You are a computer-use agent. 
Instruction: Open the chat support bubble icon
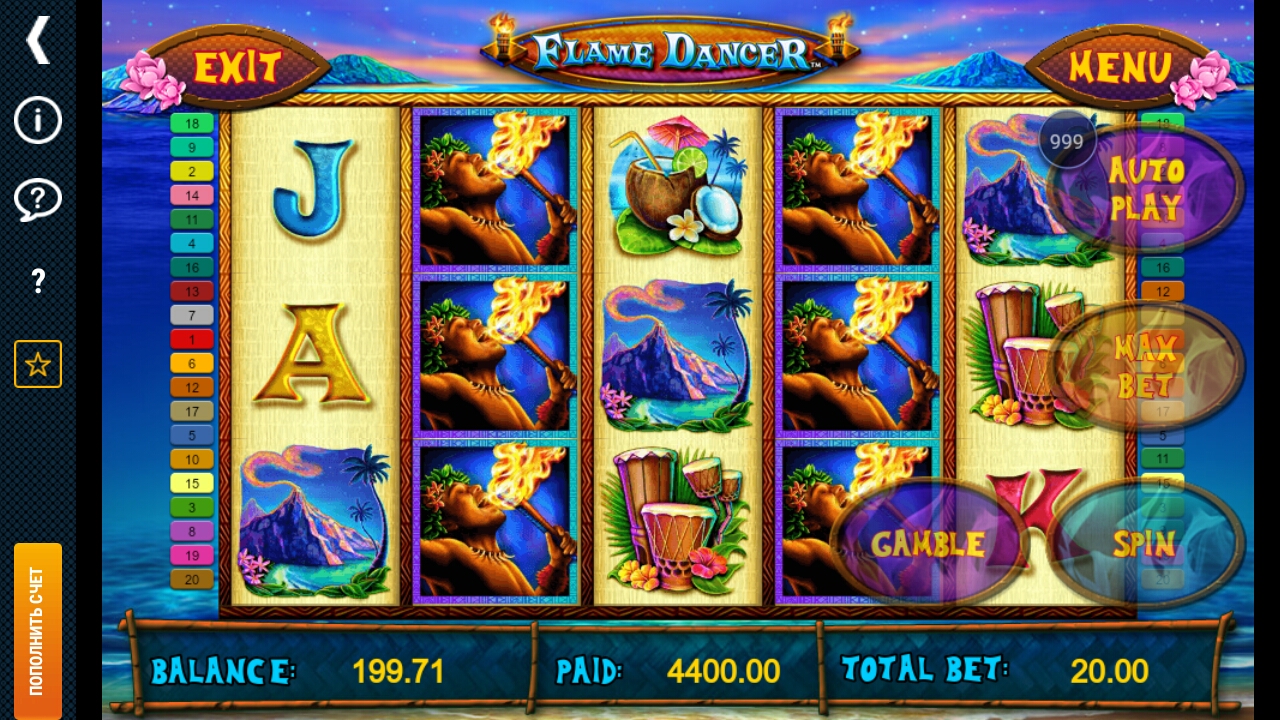tap(38, 200)
